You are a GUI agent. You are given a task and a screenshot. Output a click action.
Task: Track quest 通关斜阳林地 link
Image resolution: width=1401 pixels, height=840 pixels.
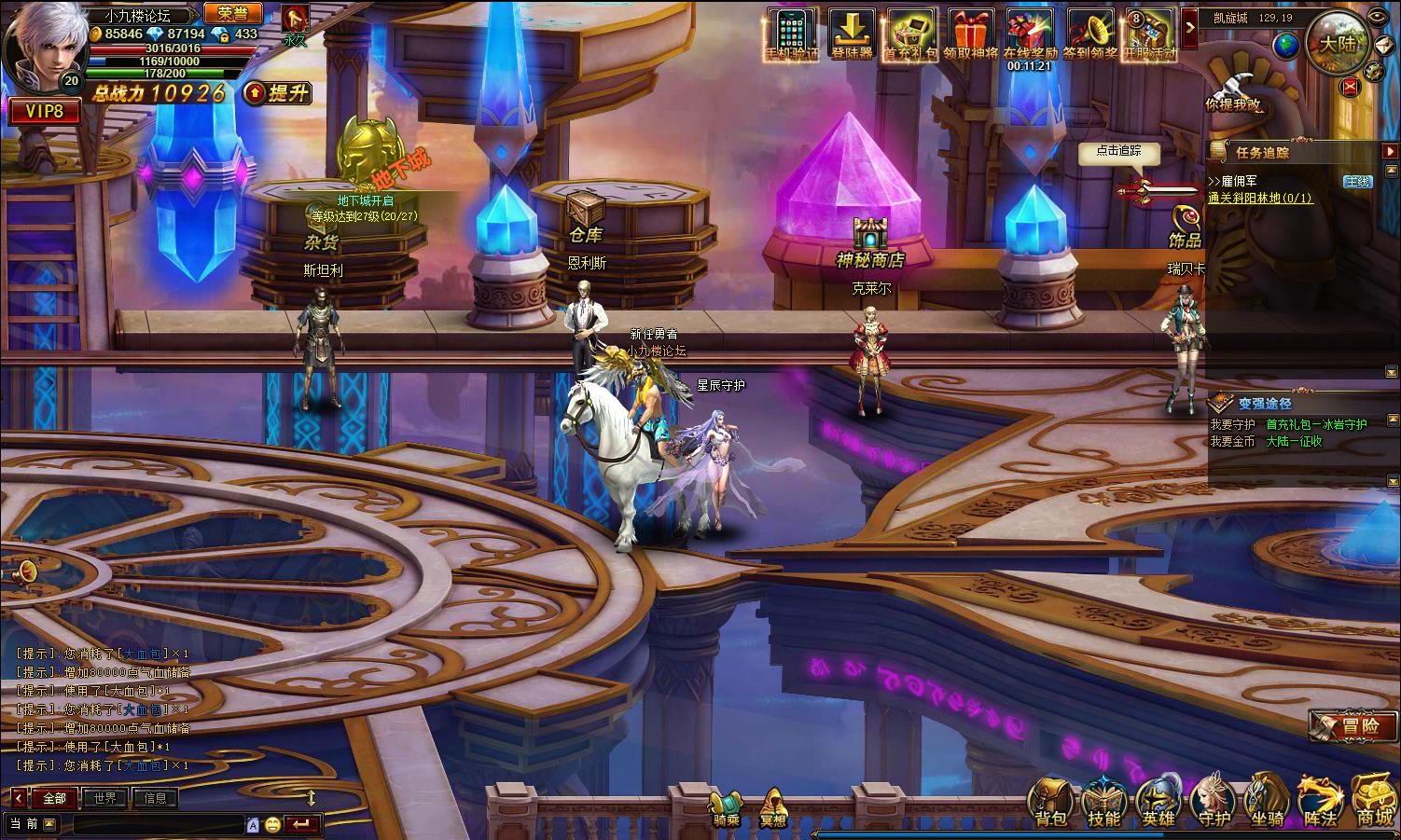point(1259,198)
